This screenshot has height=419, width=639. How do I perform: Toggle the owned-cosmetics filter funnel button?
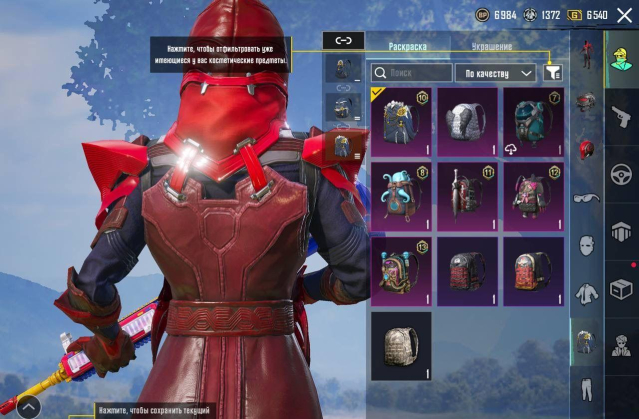[553, 73]
